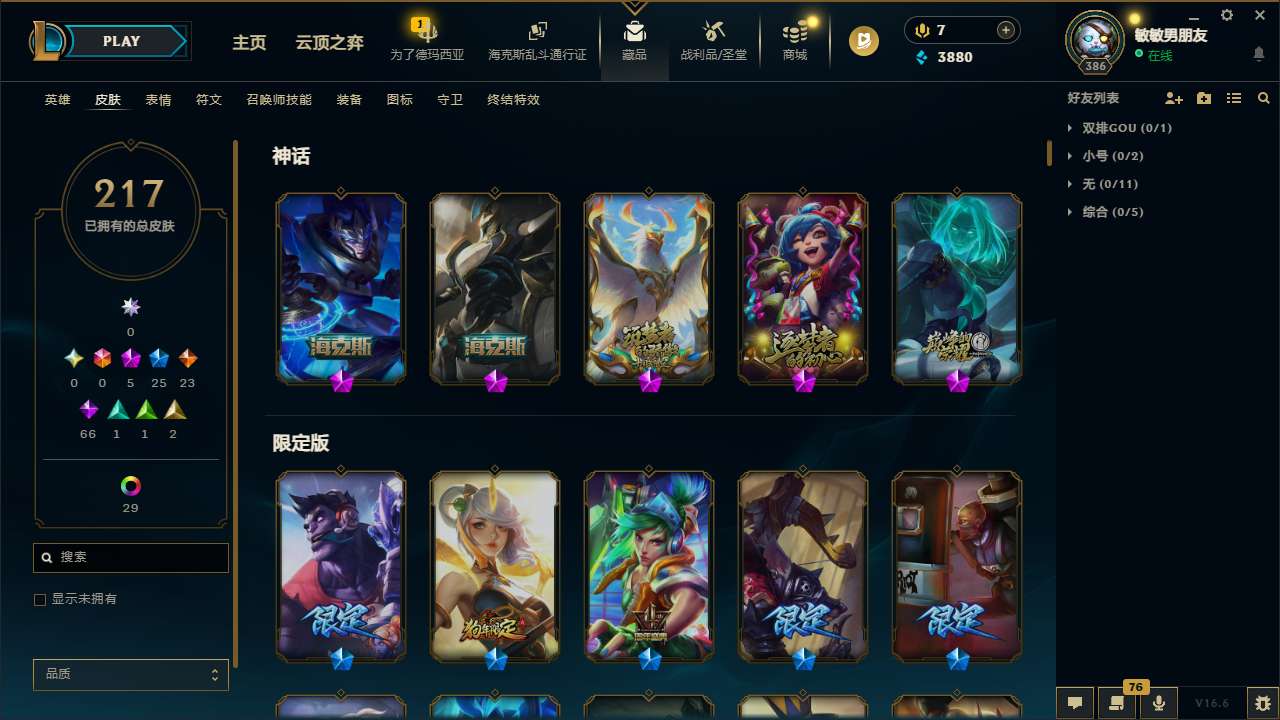Open the 品质 quality dropdown
1280x720 pixels.
130,674
